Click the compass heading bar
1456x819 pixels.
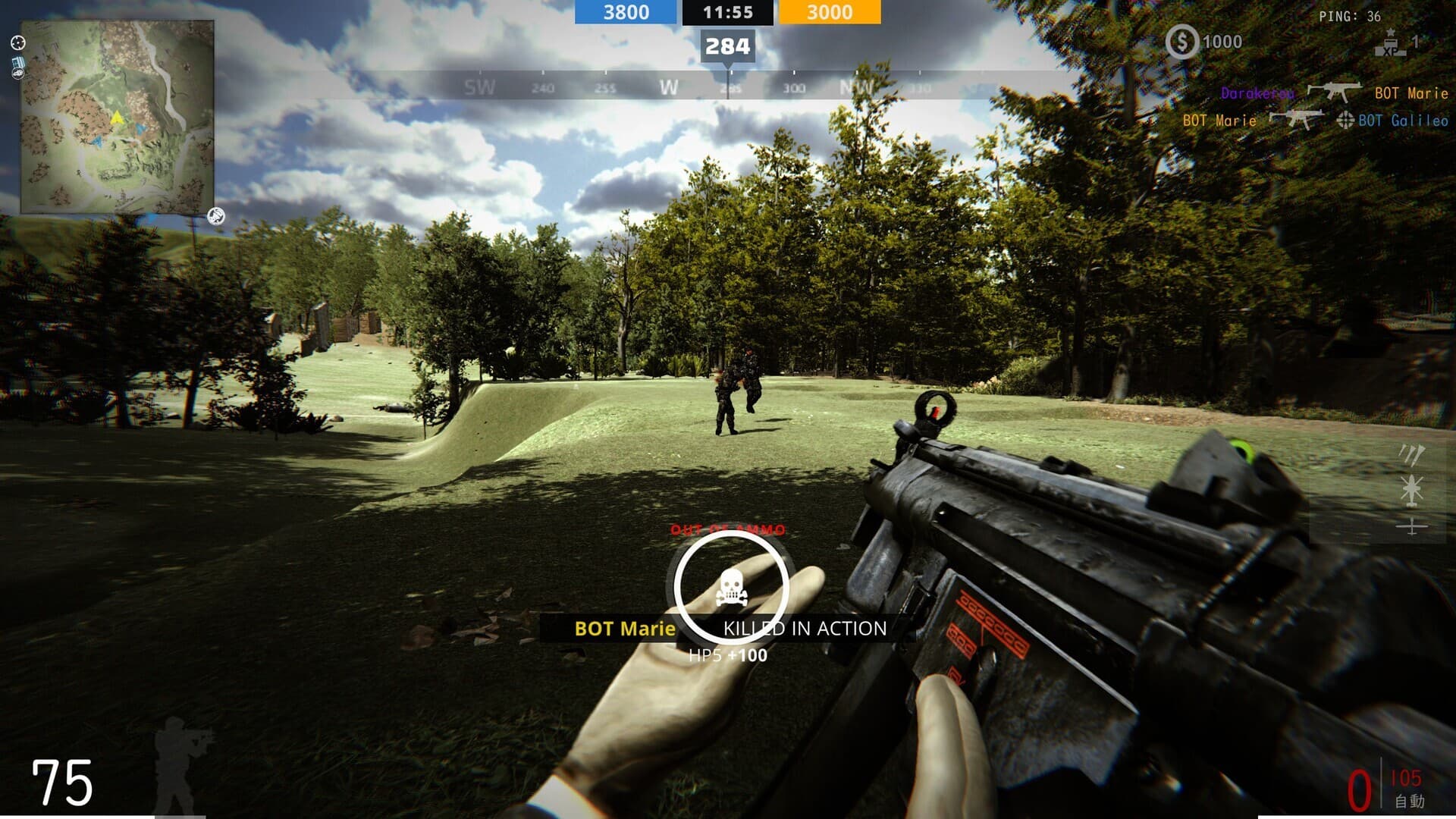click(728, 87)
